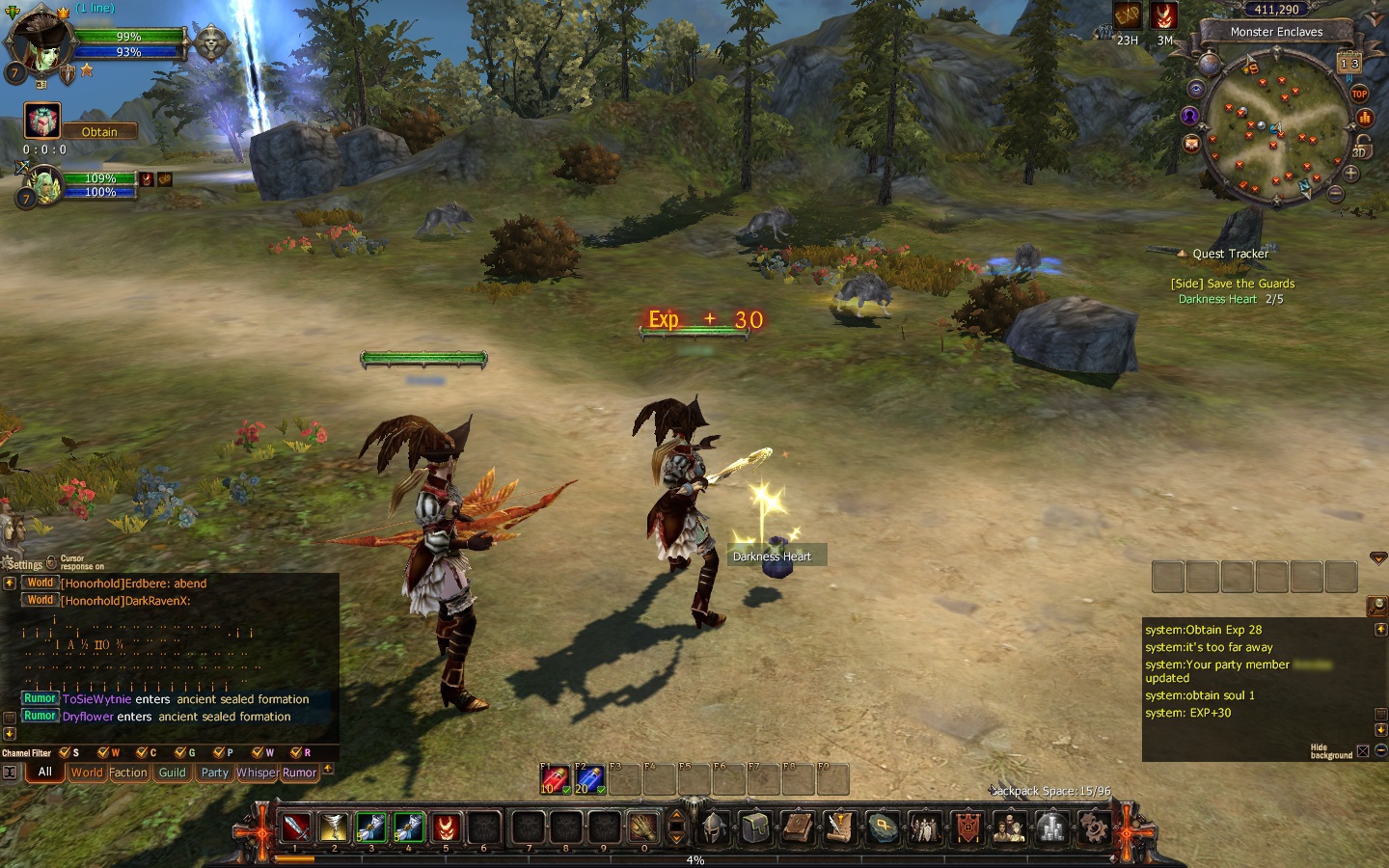
Task: Use the blue mana potion in F2
Action: (588, 779)
